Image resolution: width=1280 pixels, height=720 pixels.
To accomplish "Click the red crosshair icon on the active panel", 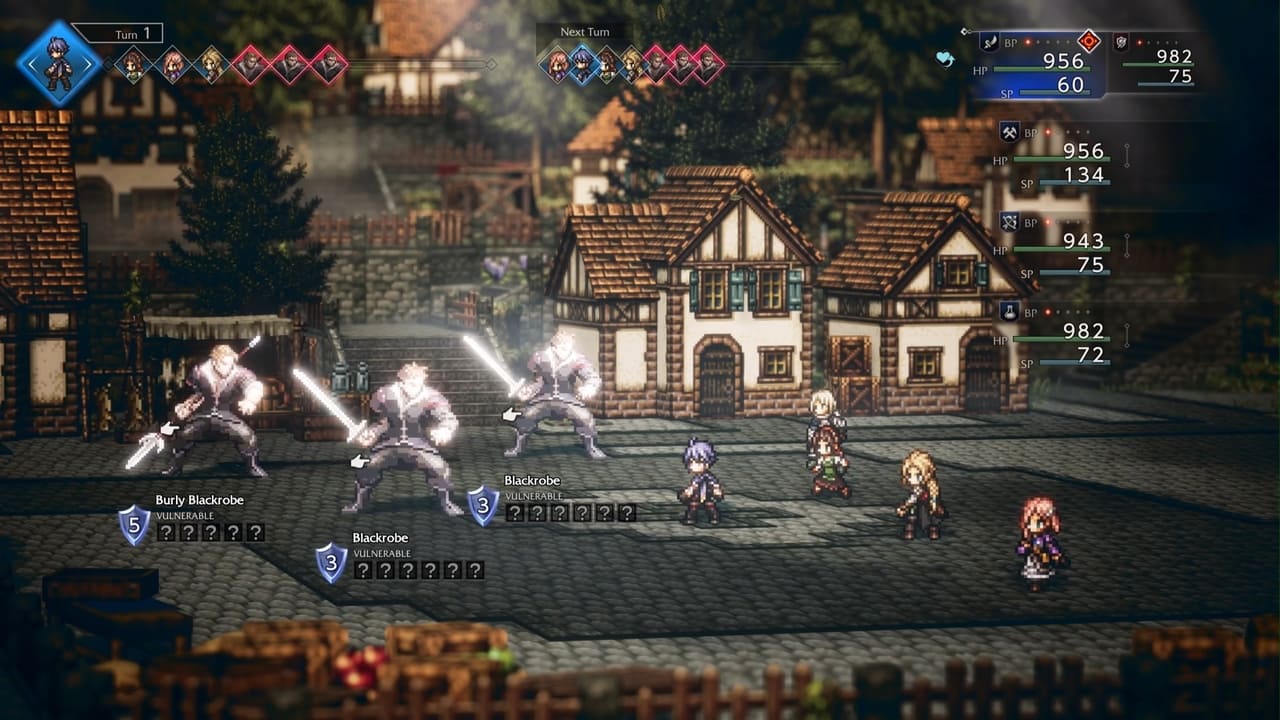I will (1089, 41).
